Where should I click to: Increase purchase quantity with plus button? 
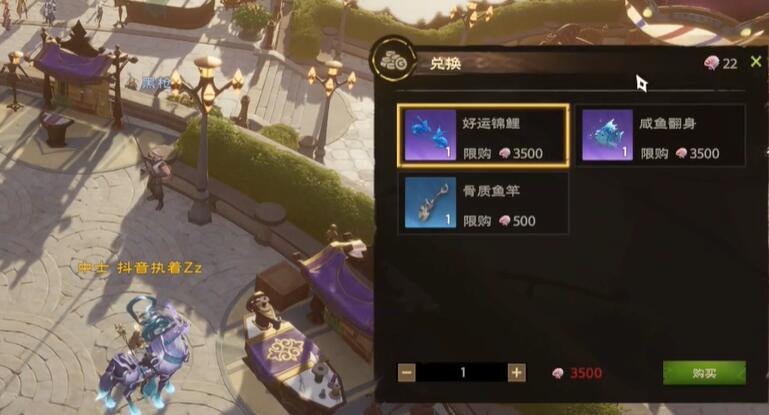coord(516,372)
